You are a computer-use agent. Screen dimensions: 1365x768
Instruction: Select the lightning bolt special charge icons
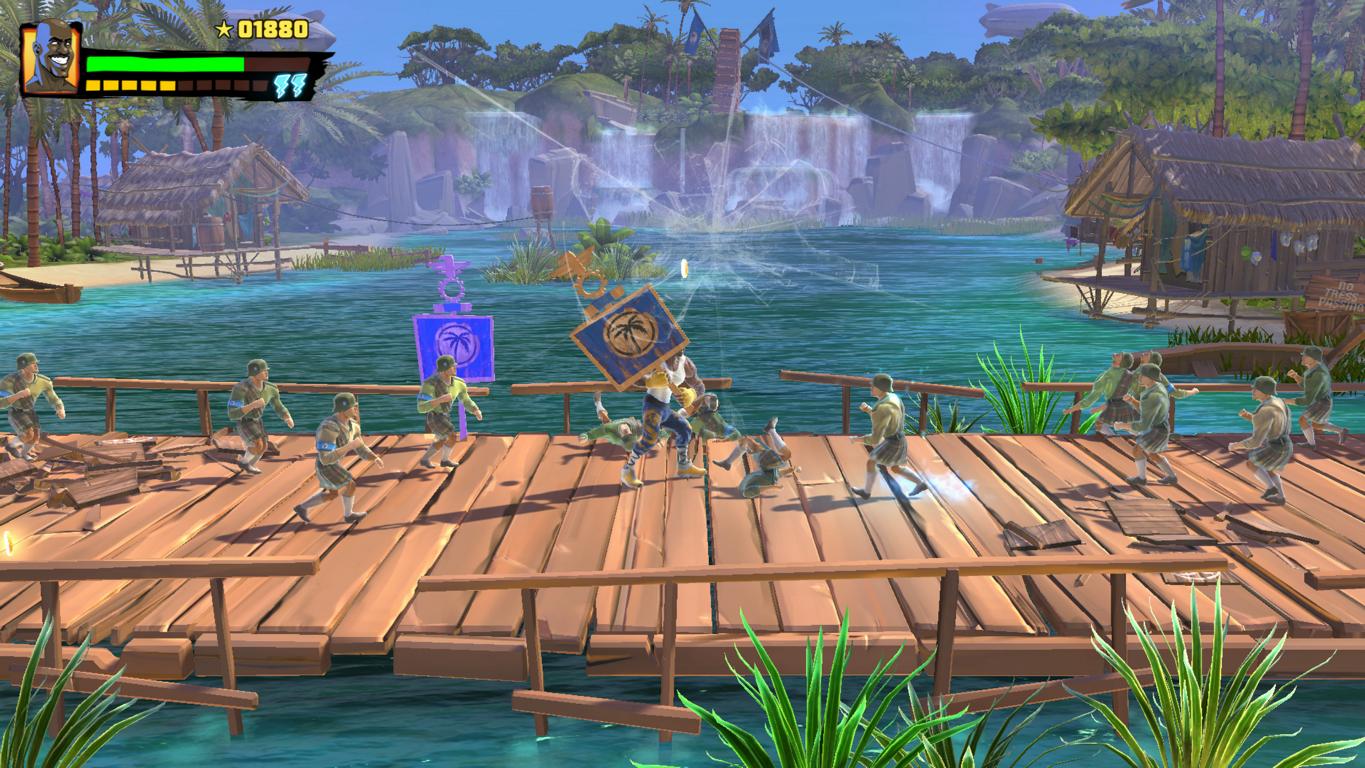pyautogui.click(x=290, y=85)
